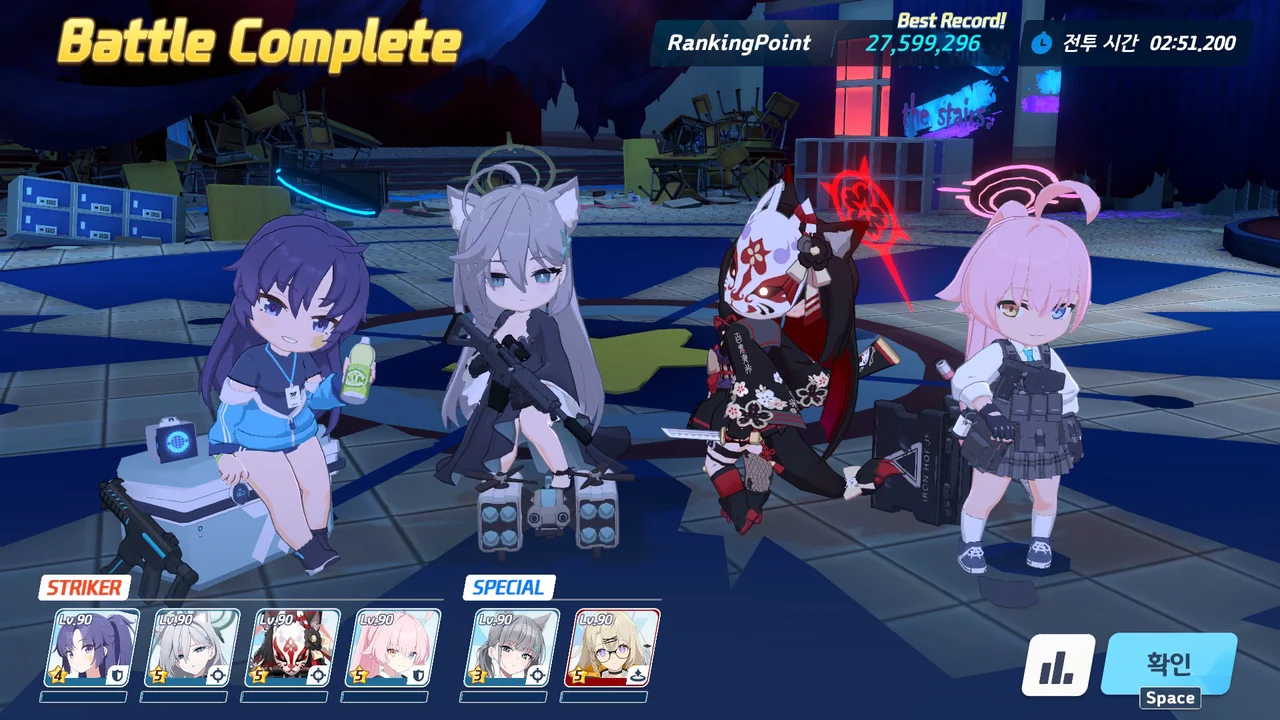Select the gray wolf-eared striker portrait
The image size is (1280, 720).
pyautogui.click(x=195, y=647)
